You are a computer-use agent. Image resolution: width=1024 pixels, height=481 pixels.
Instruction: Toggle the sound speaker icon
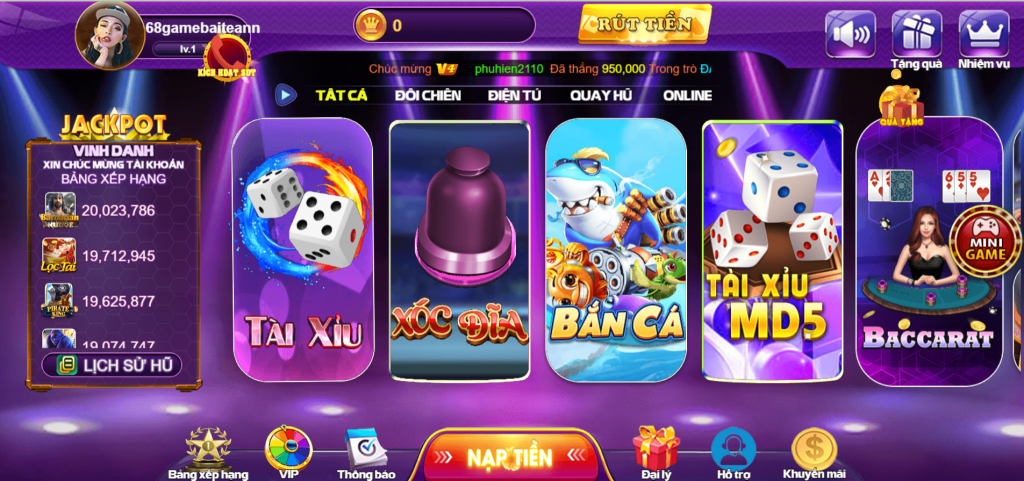[850, 34]
